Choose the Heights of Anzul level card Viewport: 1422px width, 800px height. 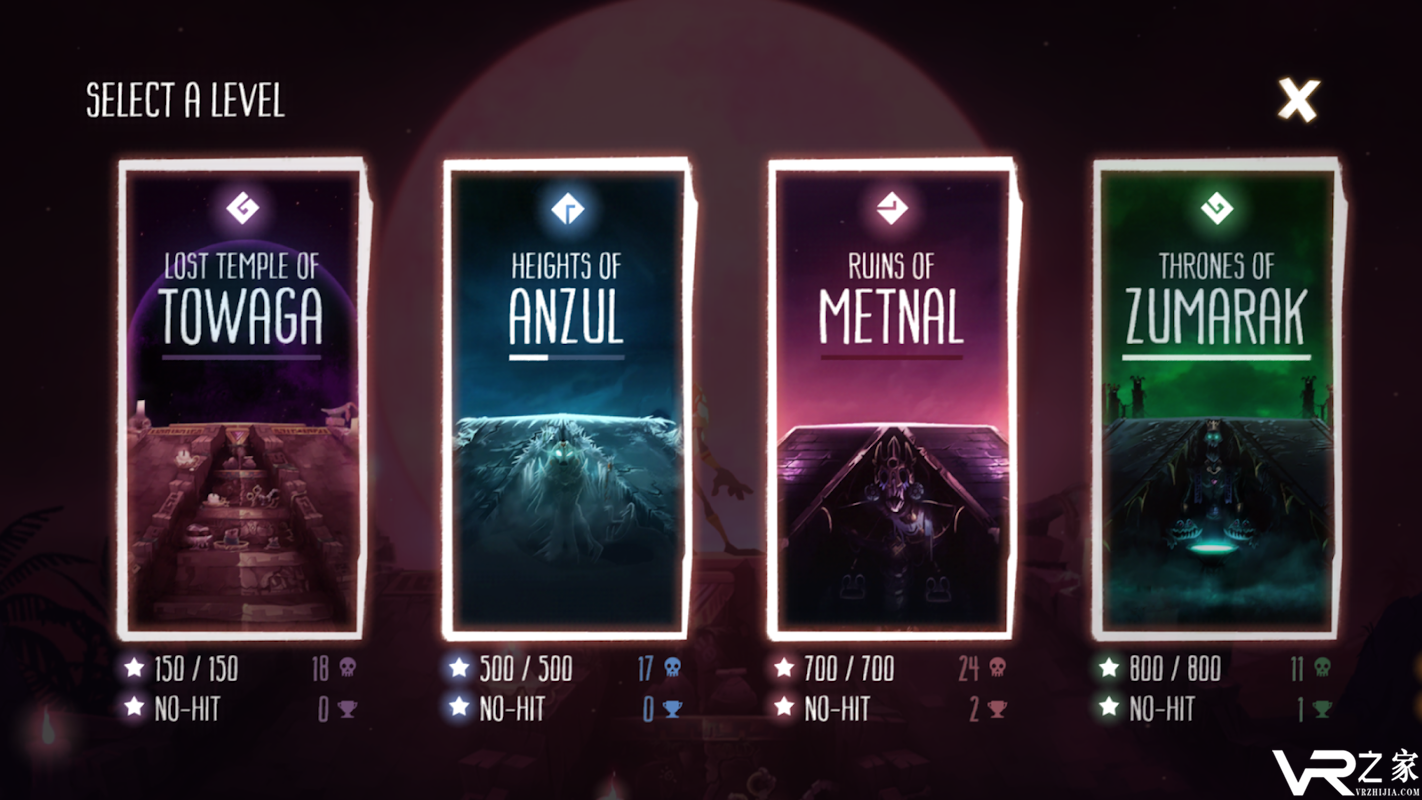(x=567, y=400)
